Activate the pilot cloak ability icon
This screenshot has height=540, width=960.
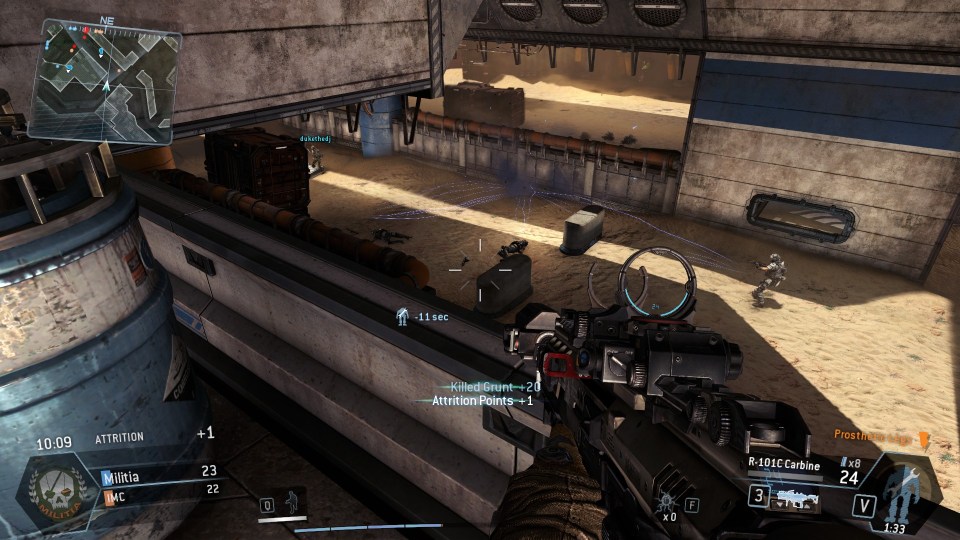tap(293, 502)
